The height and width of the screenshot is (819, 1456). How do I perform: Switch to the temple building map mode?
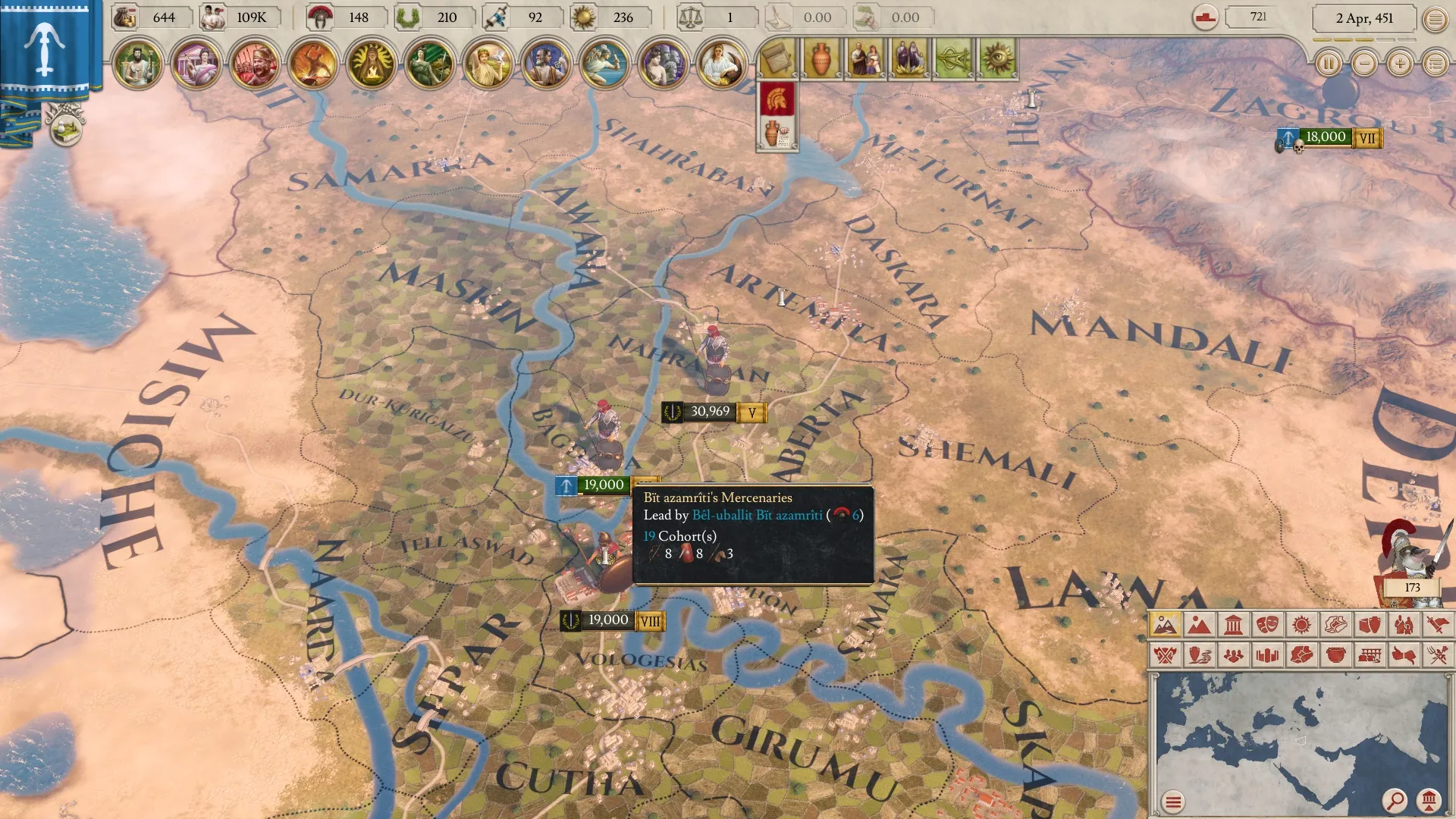tap(1234, 625)
